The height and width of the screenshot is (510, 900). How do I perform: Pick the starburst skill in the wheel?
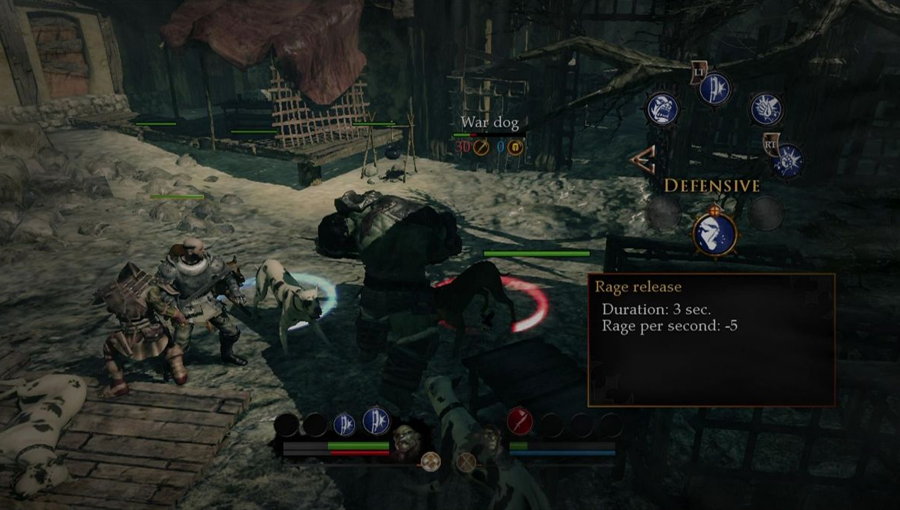(788, 160)
